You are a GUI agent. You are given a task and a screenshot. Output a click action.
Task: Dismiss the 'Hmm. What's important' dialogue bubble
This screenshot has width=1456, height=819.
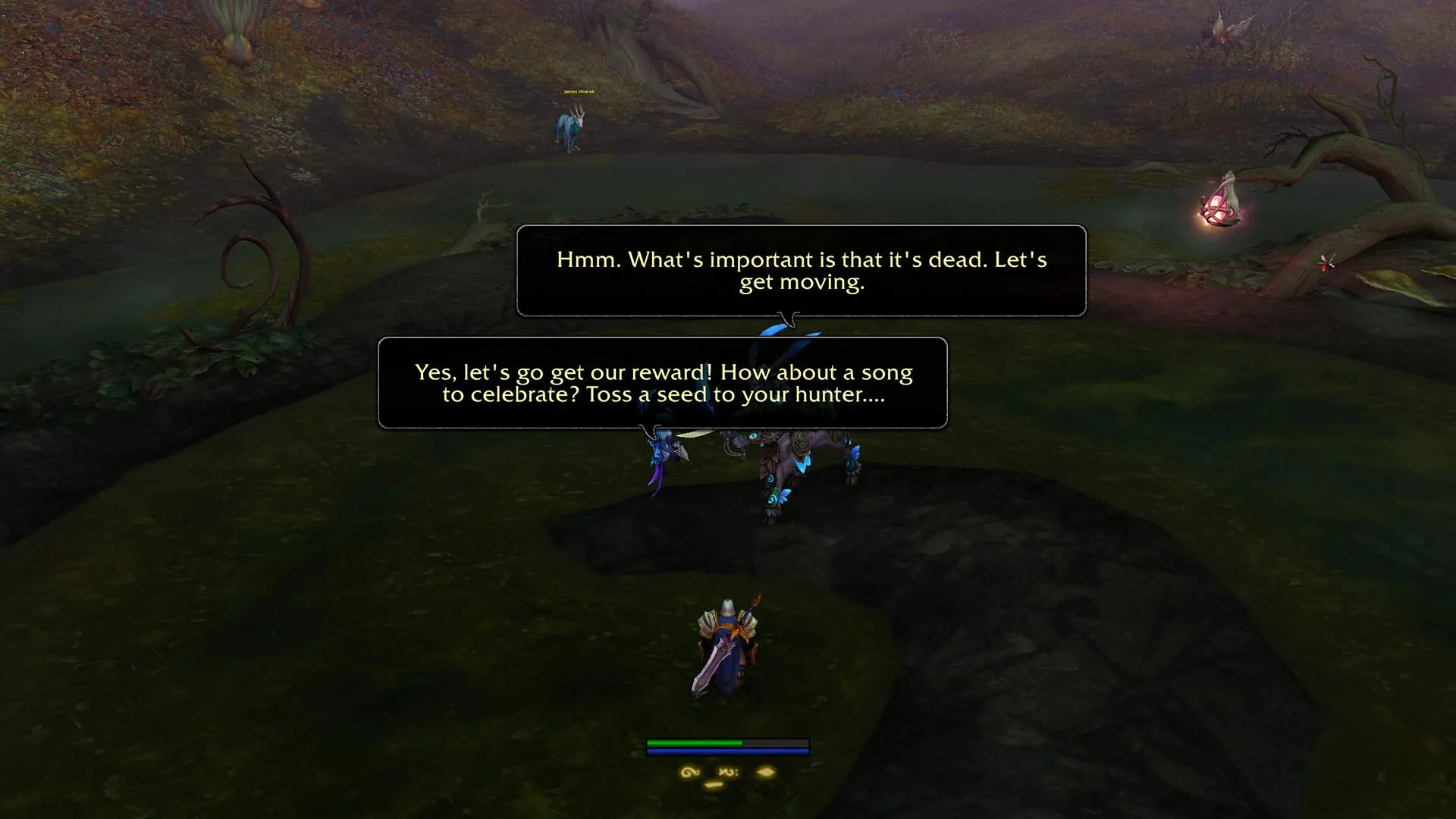(801, 271)
